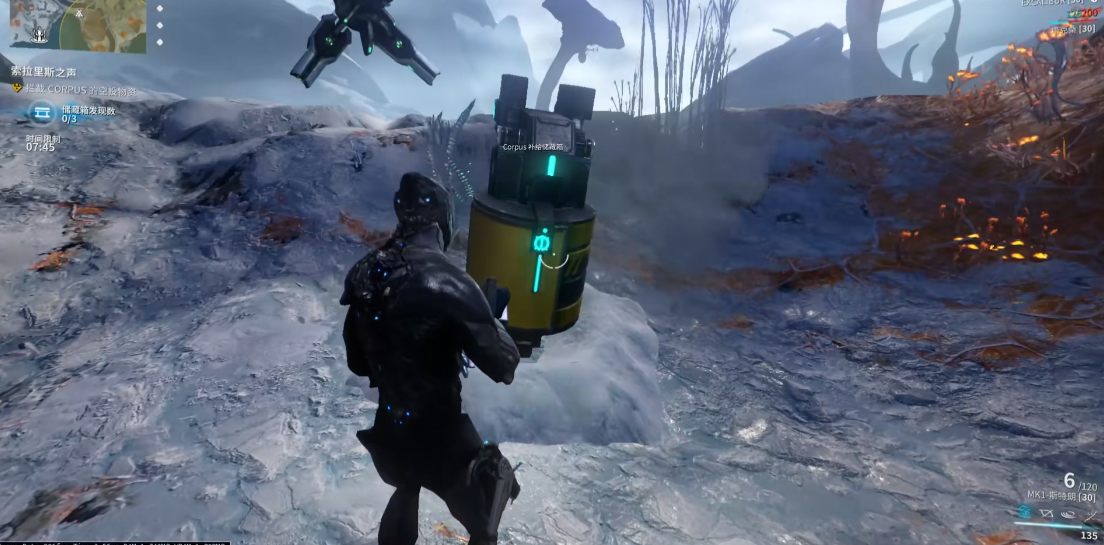
Task: Activate the second ability with crossed-square icon
Action: pos(1046,513)
